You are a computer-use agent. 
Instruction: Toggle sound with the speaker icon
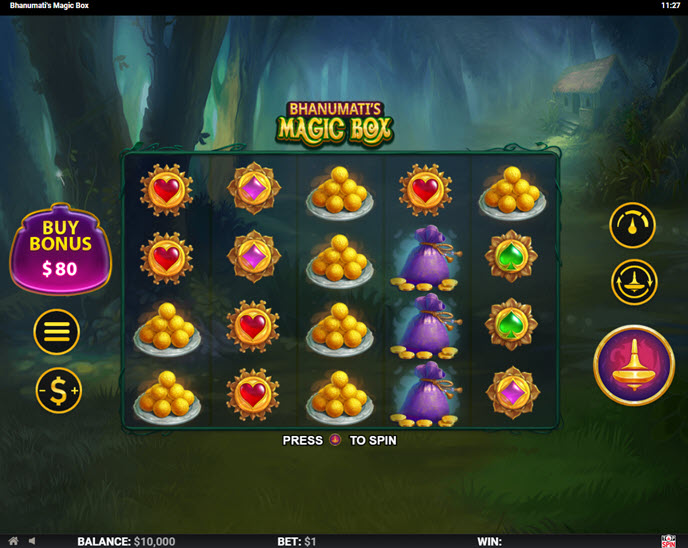click(33, 541)
